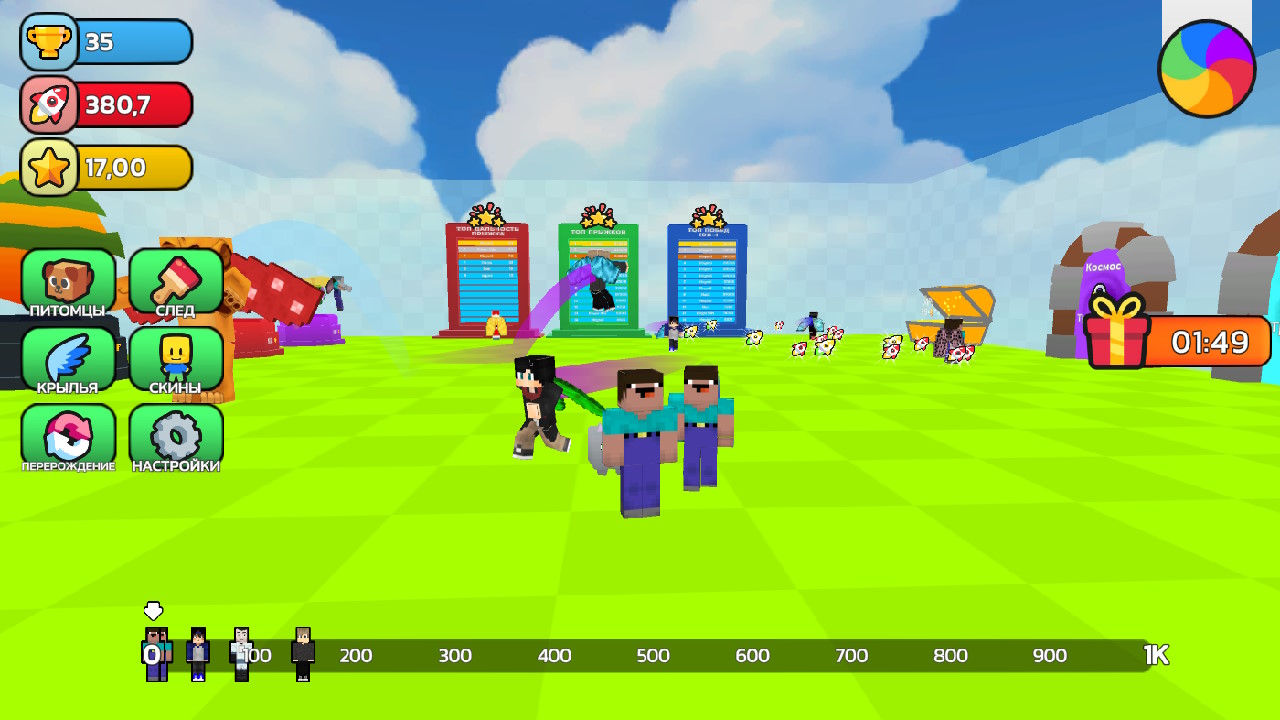Click the character skin near the 100 marker
This screenshot has width=1280, height=720.
click(x=243, y=655)
